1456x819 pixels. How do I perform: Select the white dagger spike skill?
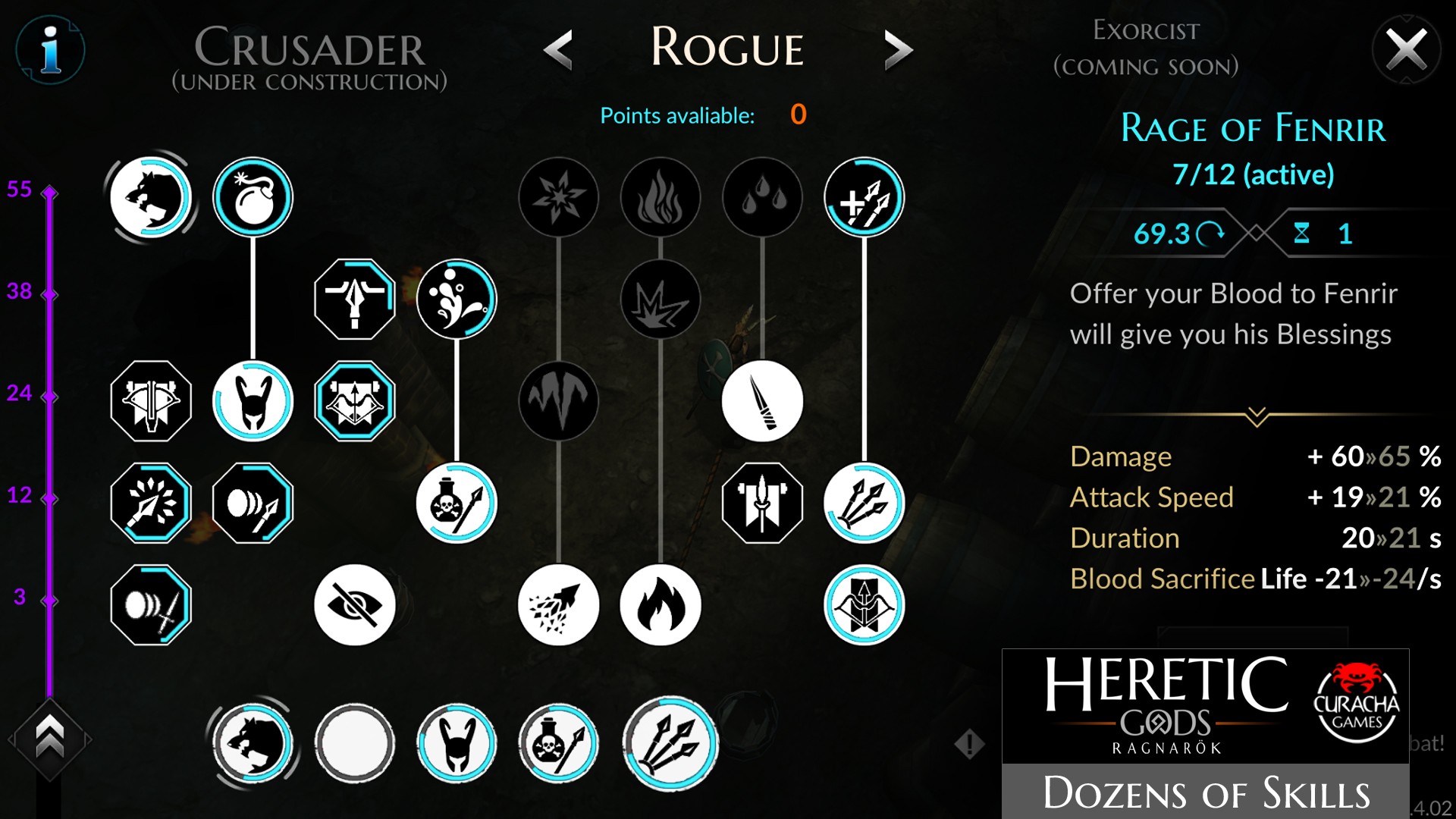(762, 401)
